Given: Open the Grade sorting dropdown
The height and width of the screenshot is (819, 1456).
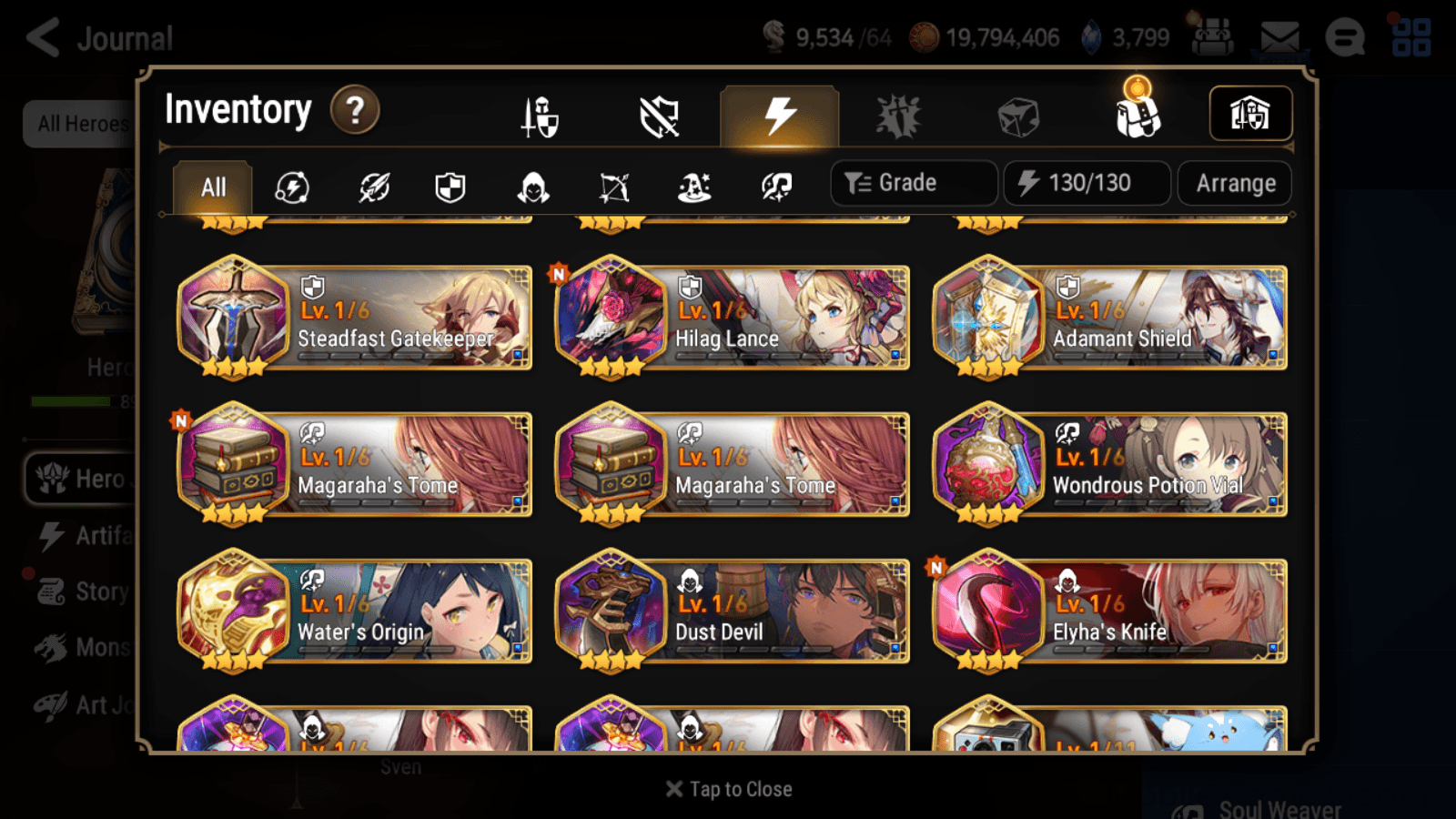Looking at the screenshot, I should point(913,182).
